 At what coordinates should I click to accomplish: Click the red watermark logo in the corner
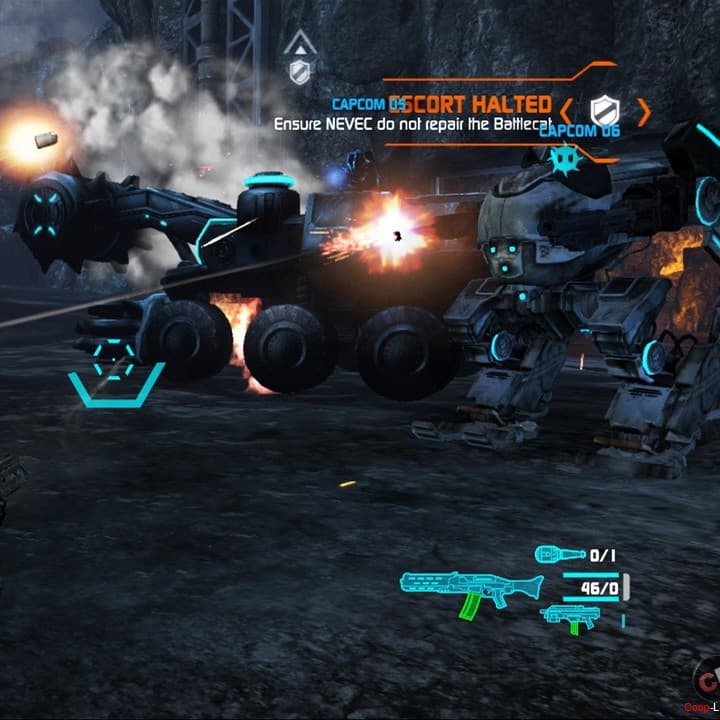[708, 685]
